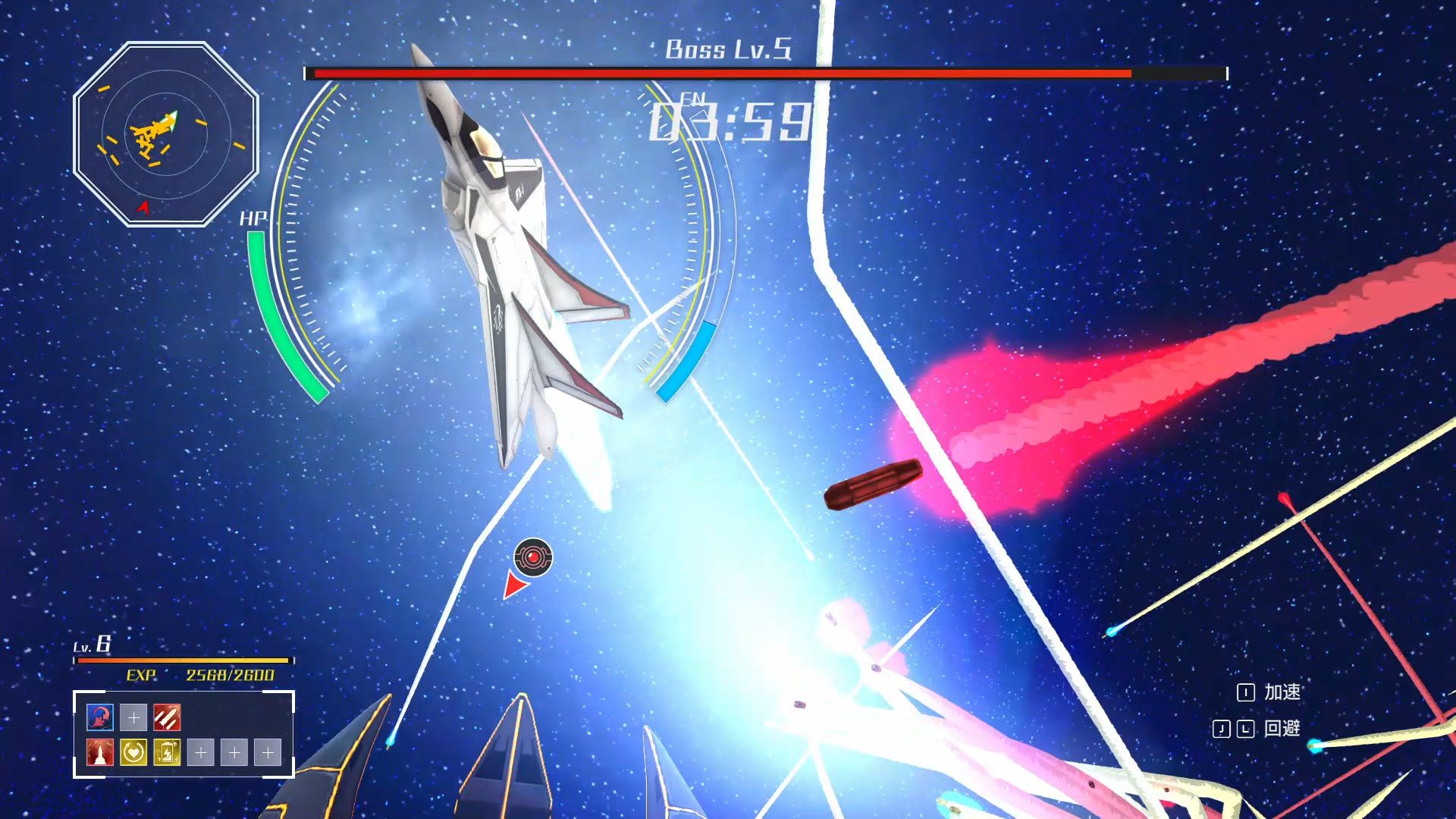
Task: Click the 回避 evade text prompt
Action: click(x=1282, y=729)
